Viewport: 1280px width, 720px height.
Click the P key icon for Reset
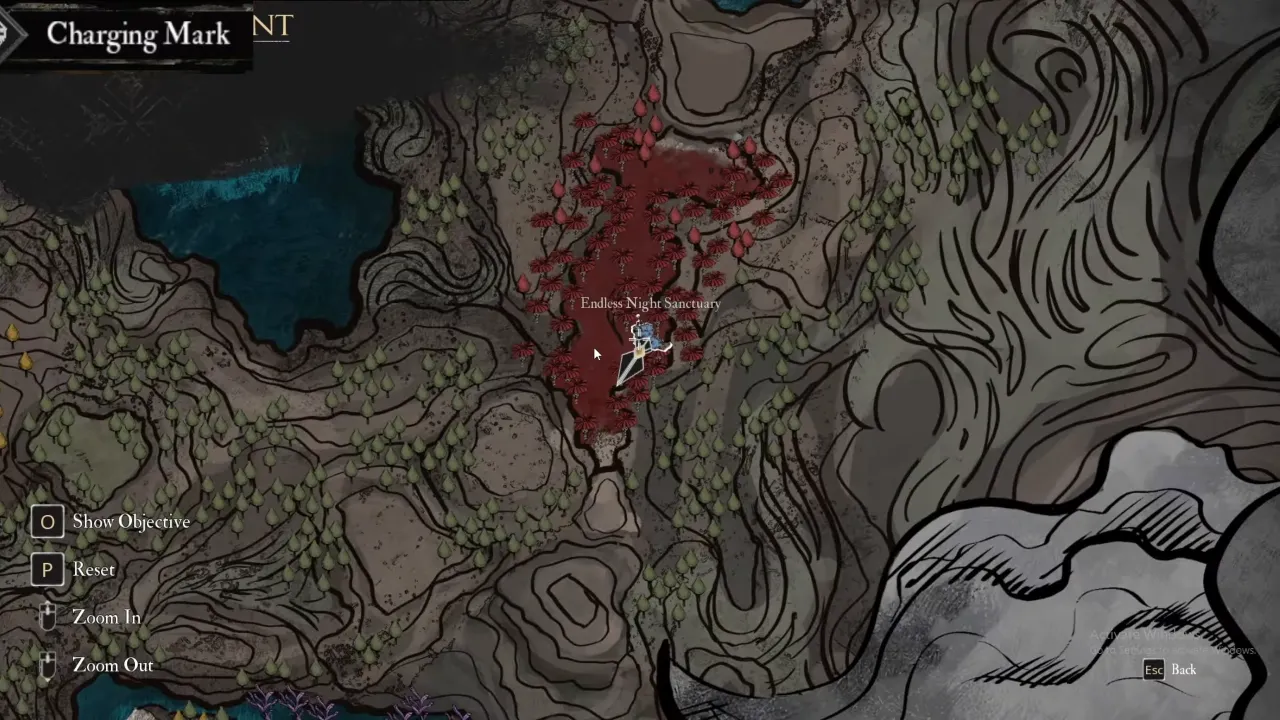click(x=47, y=569)
